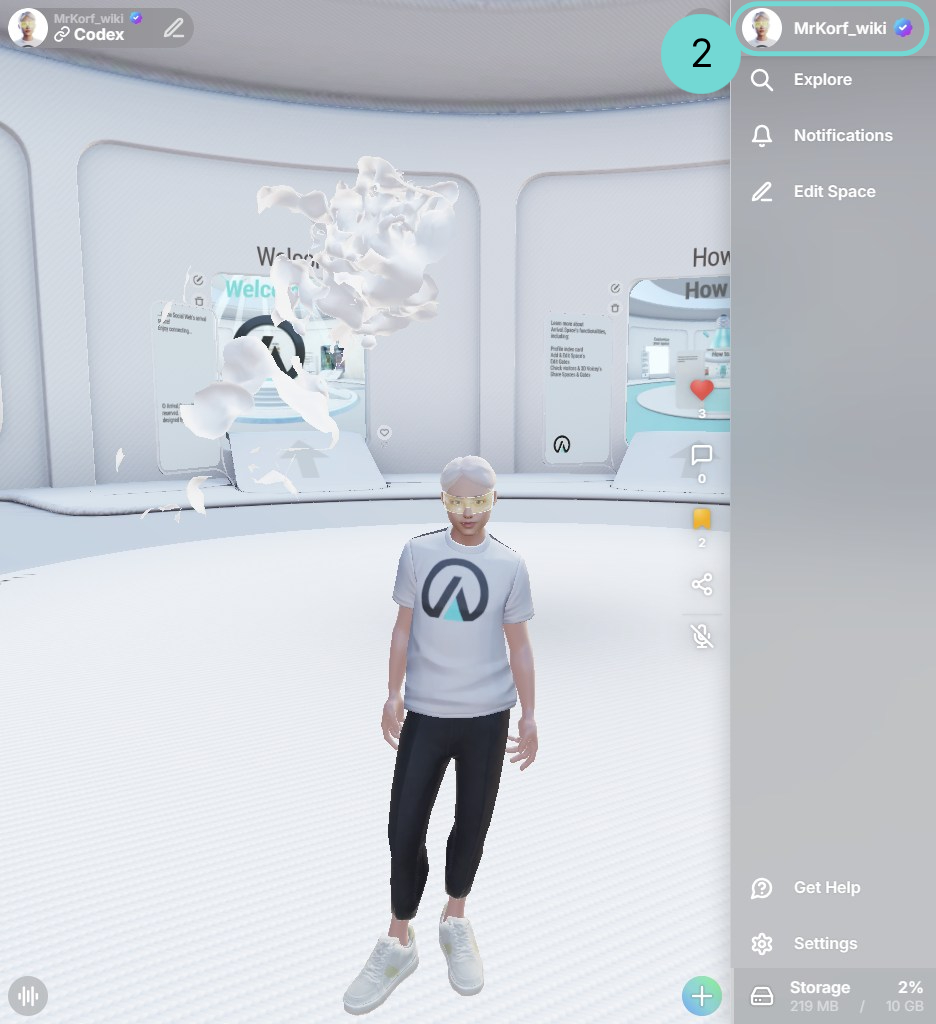Image resolution: width=936 pixels, height=1024 pixels.
Task: Show Notifications
Action: tap(842, 136)
